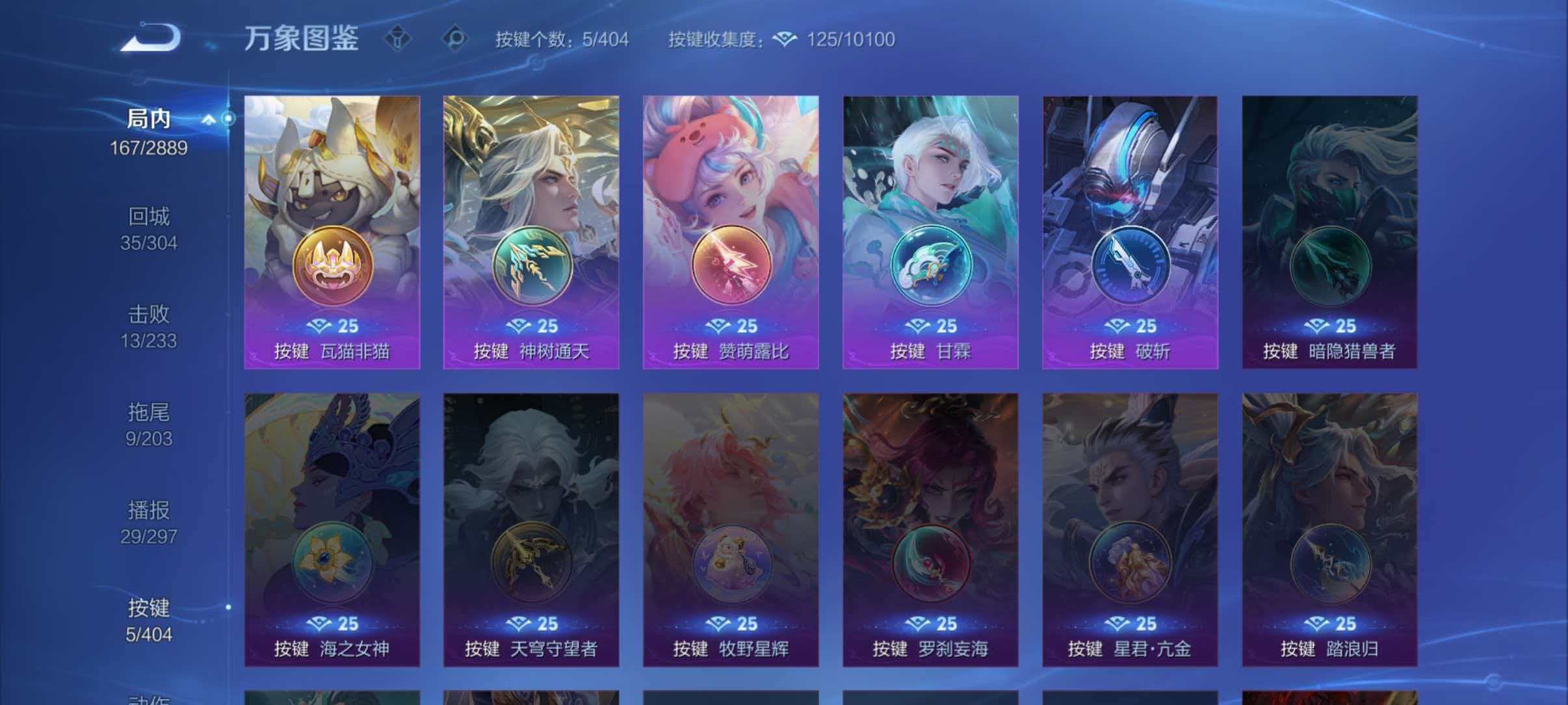Screen dimensions: 1568x705
Task: Select the 播报 category
Action: (148, 510)
